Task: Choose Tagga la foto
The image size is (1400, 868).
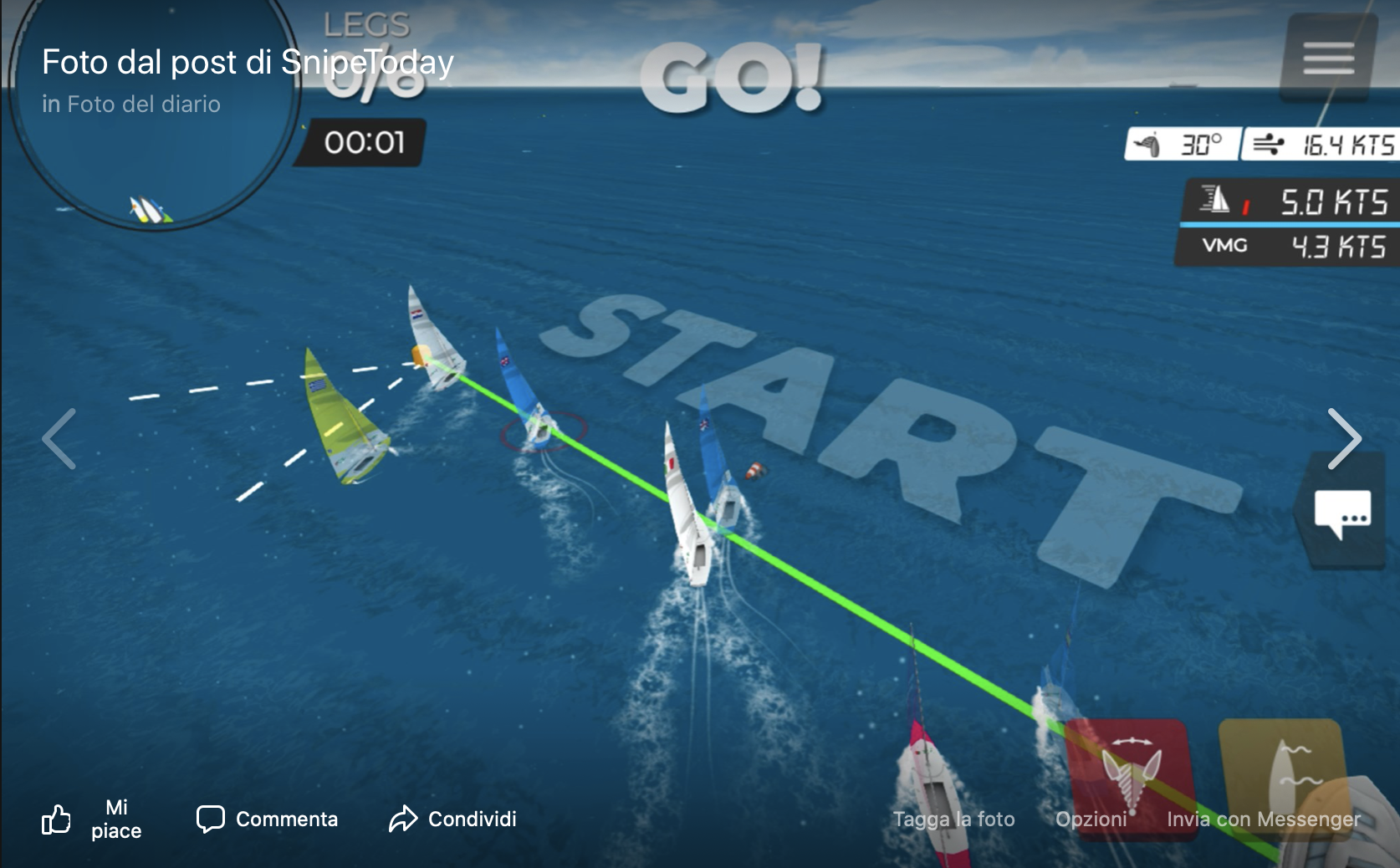Action: pyautogui.click(x=953, y=819)
